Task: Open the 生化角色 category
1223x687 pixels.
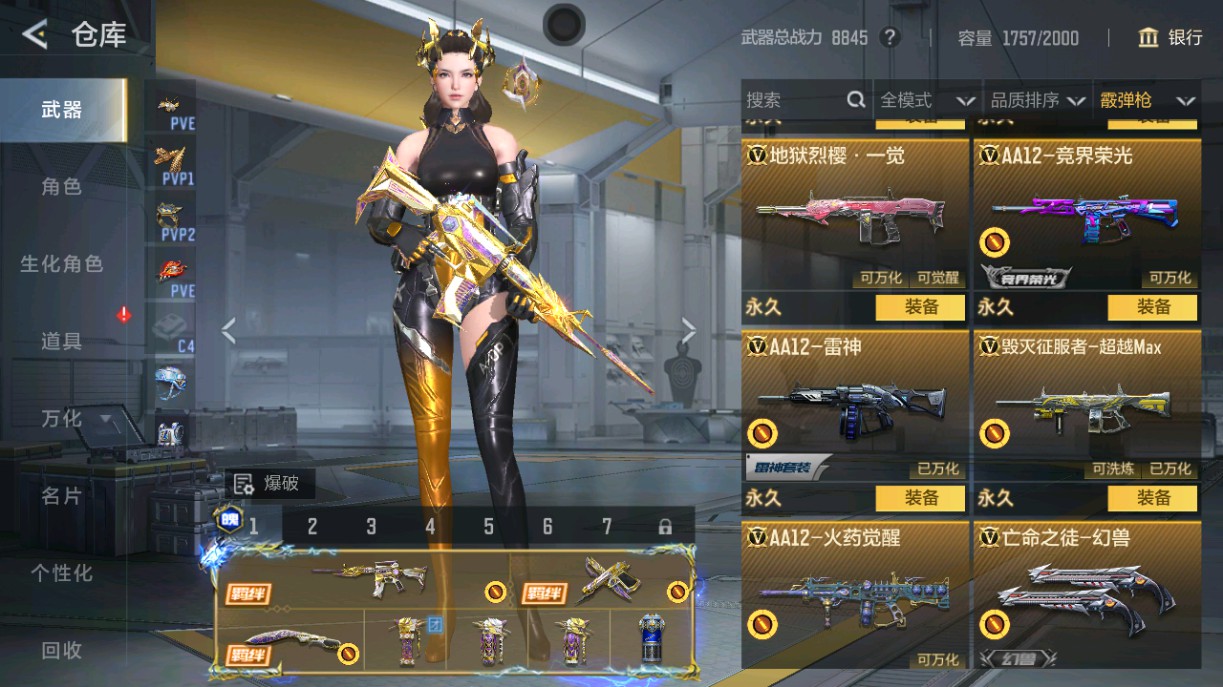Action: pyautogui.click(x=61, y=264)
